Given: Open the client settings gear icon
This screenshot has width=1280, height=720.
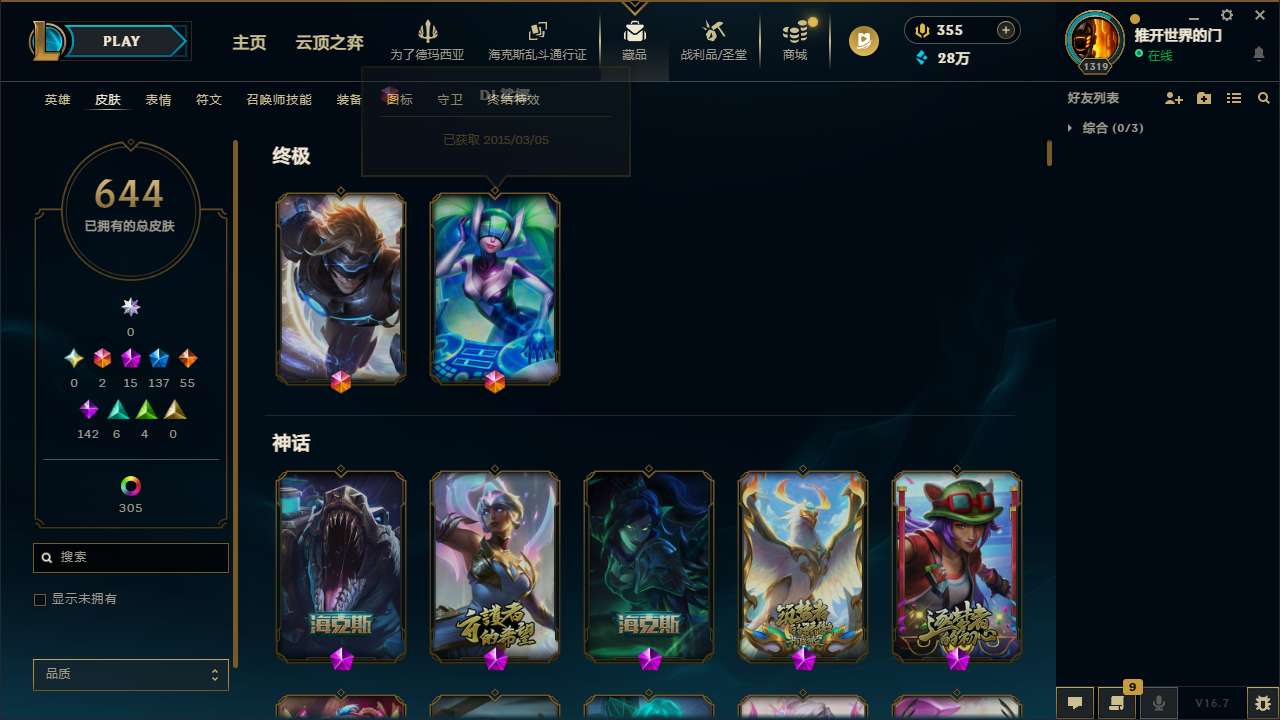Looking at the screenshot, I should (x=1226, y=16).
